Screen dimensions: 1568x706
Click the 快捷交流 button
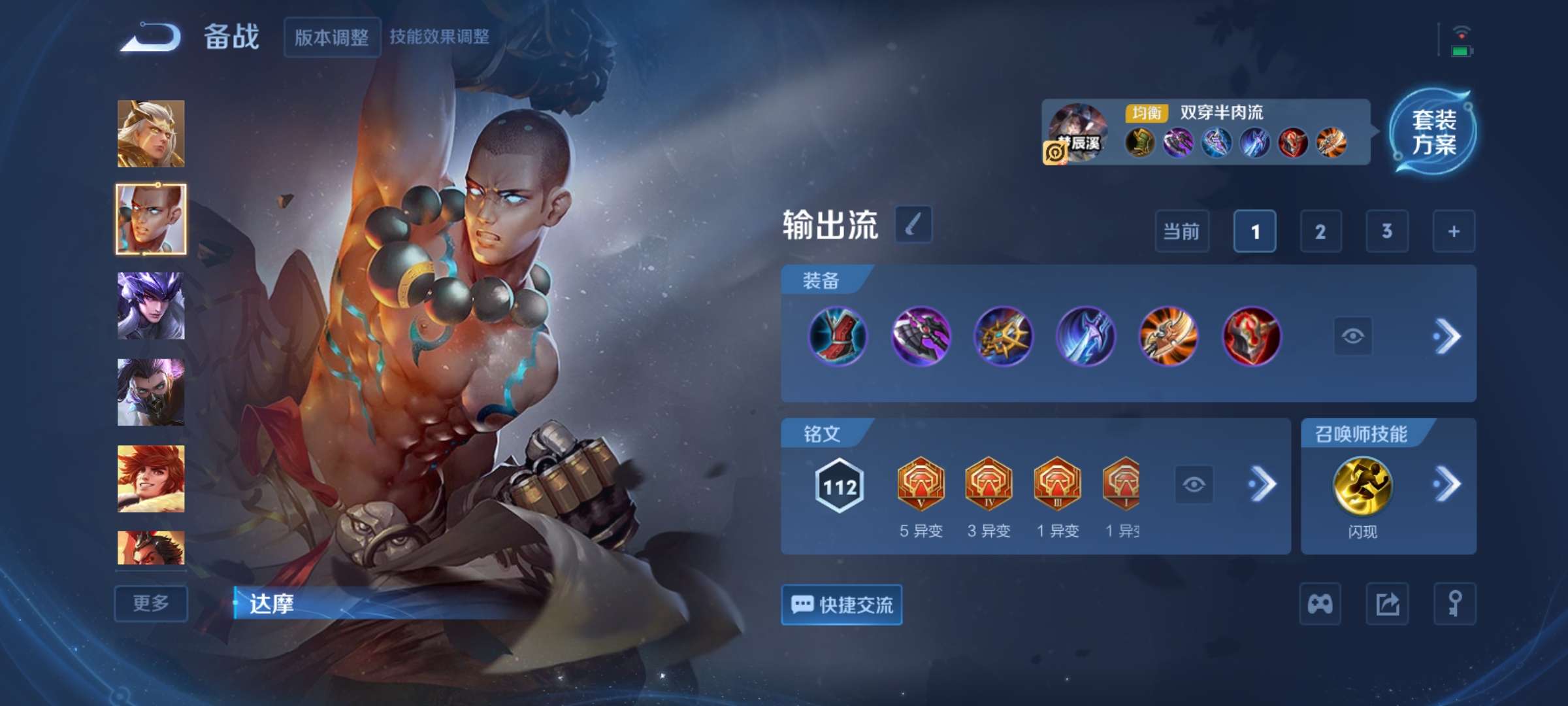click(x=841, y=603)
